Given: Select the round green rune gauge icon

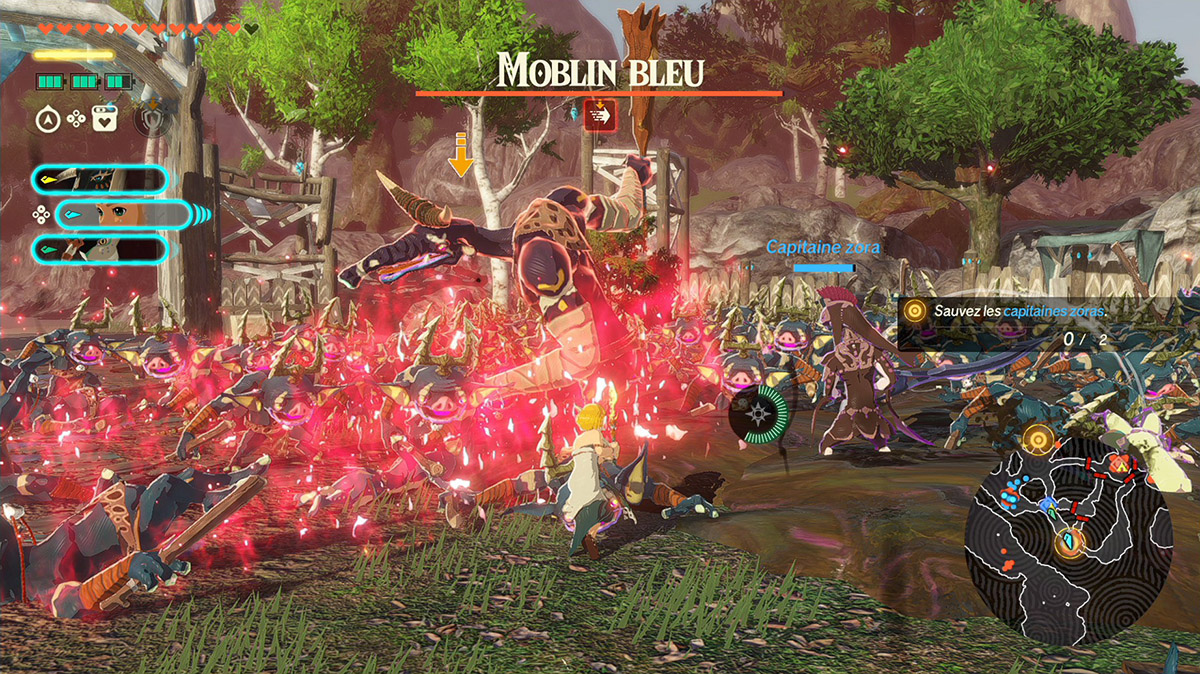Looking at the screenshot, I should pyautogui.click(x=759, y=414).
